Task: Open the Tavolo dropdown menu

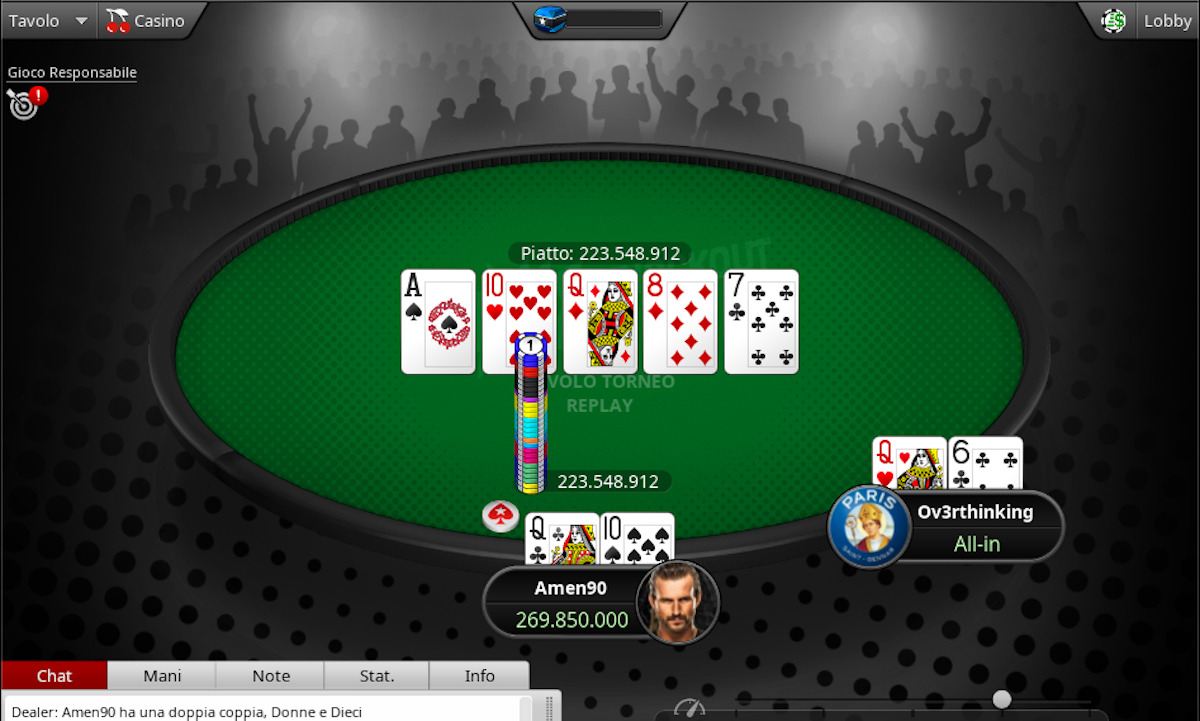Action: tap(47, 20)
